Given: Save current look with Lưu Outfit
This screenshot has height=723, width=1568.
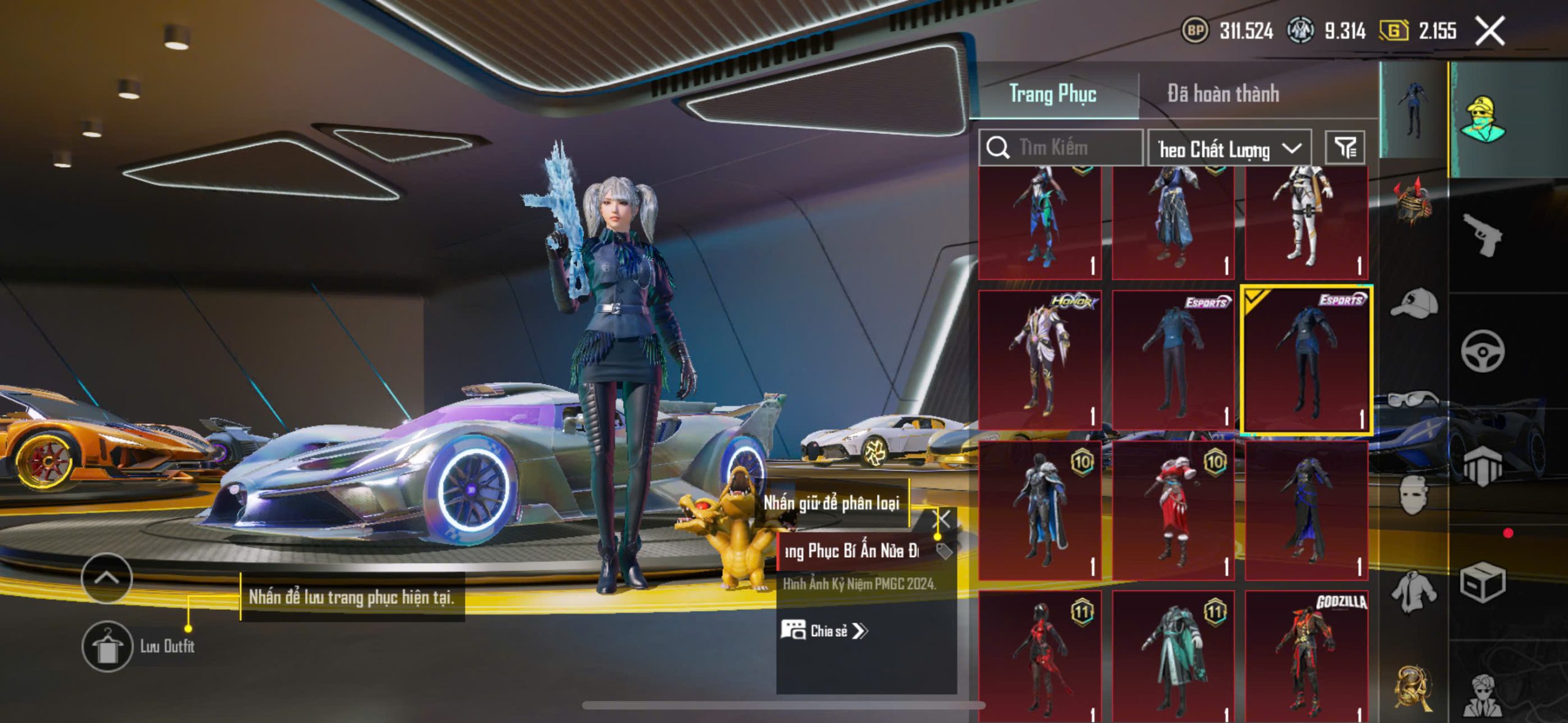Looking at the screenshot, I should pyautogui.click(x=108, y=646).
